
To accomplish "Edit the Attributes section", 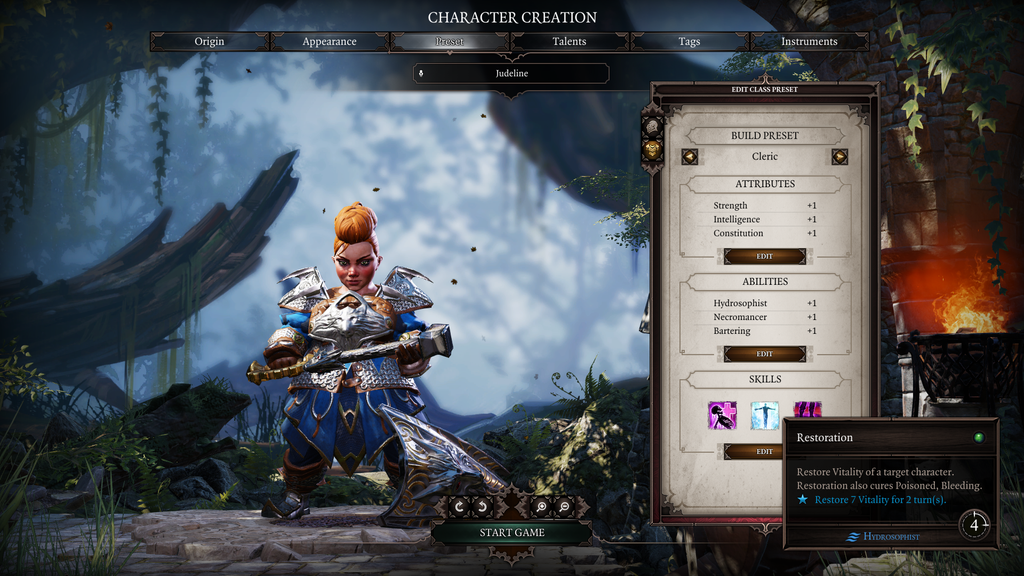I will point(765,256).
